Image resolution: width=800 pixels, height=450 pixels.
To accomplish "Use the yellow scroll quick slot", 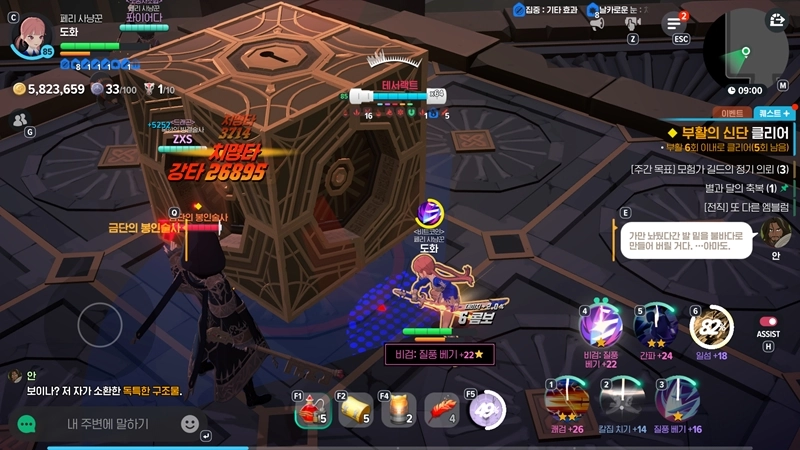I will click(x=355, y=410).
